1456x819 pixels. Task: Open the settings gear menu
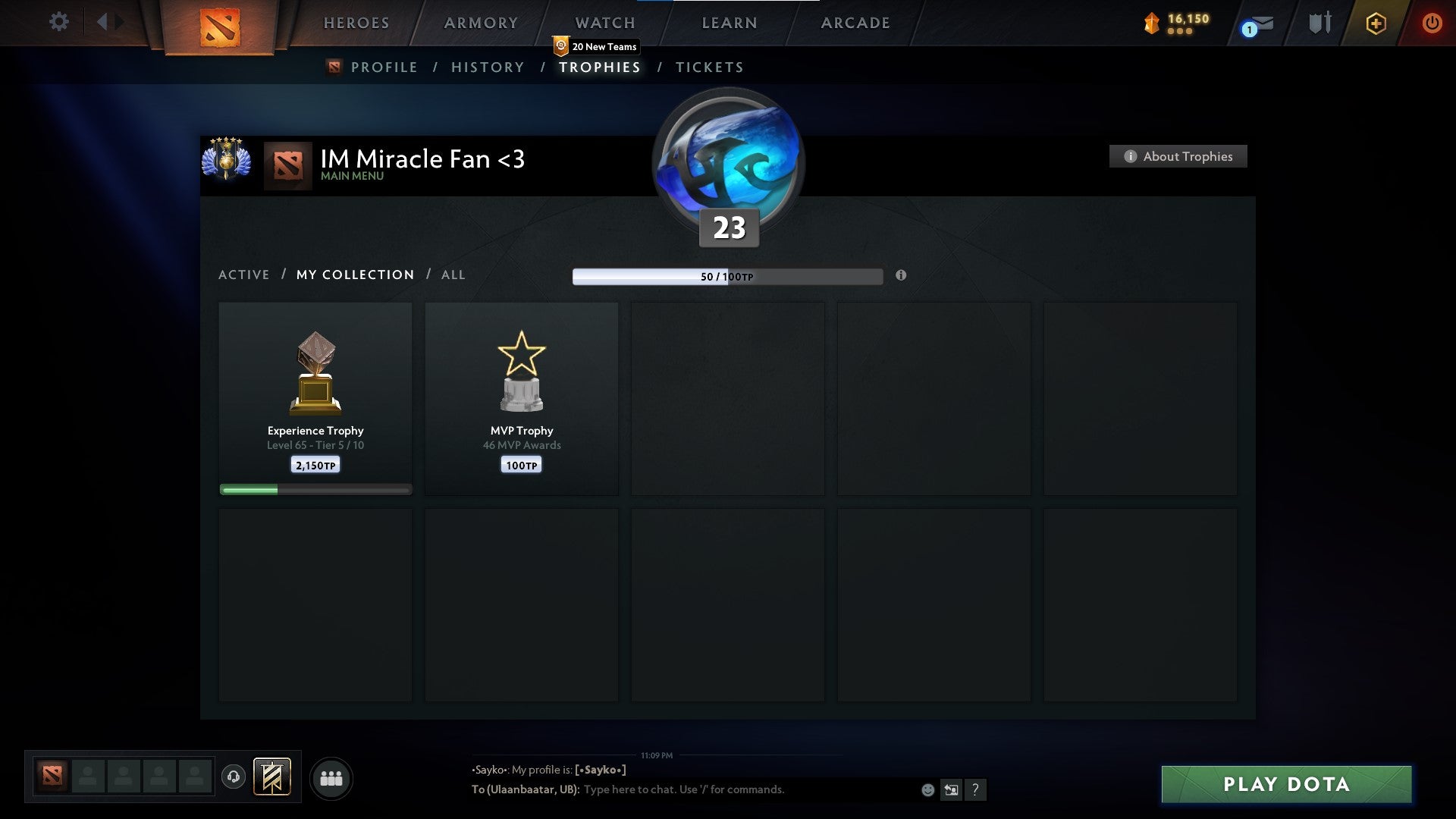click(59, 22)
